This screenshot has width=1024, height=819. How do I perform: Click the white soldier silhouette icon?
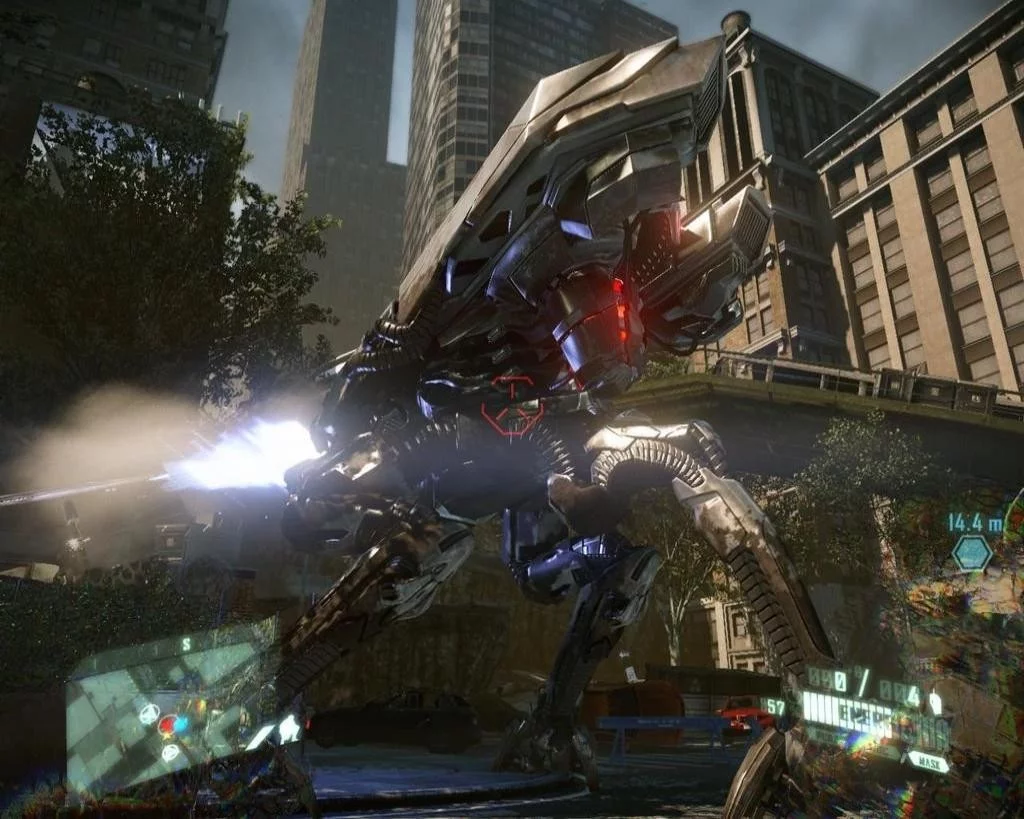click(290, 728)
